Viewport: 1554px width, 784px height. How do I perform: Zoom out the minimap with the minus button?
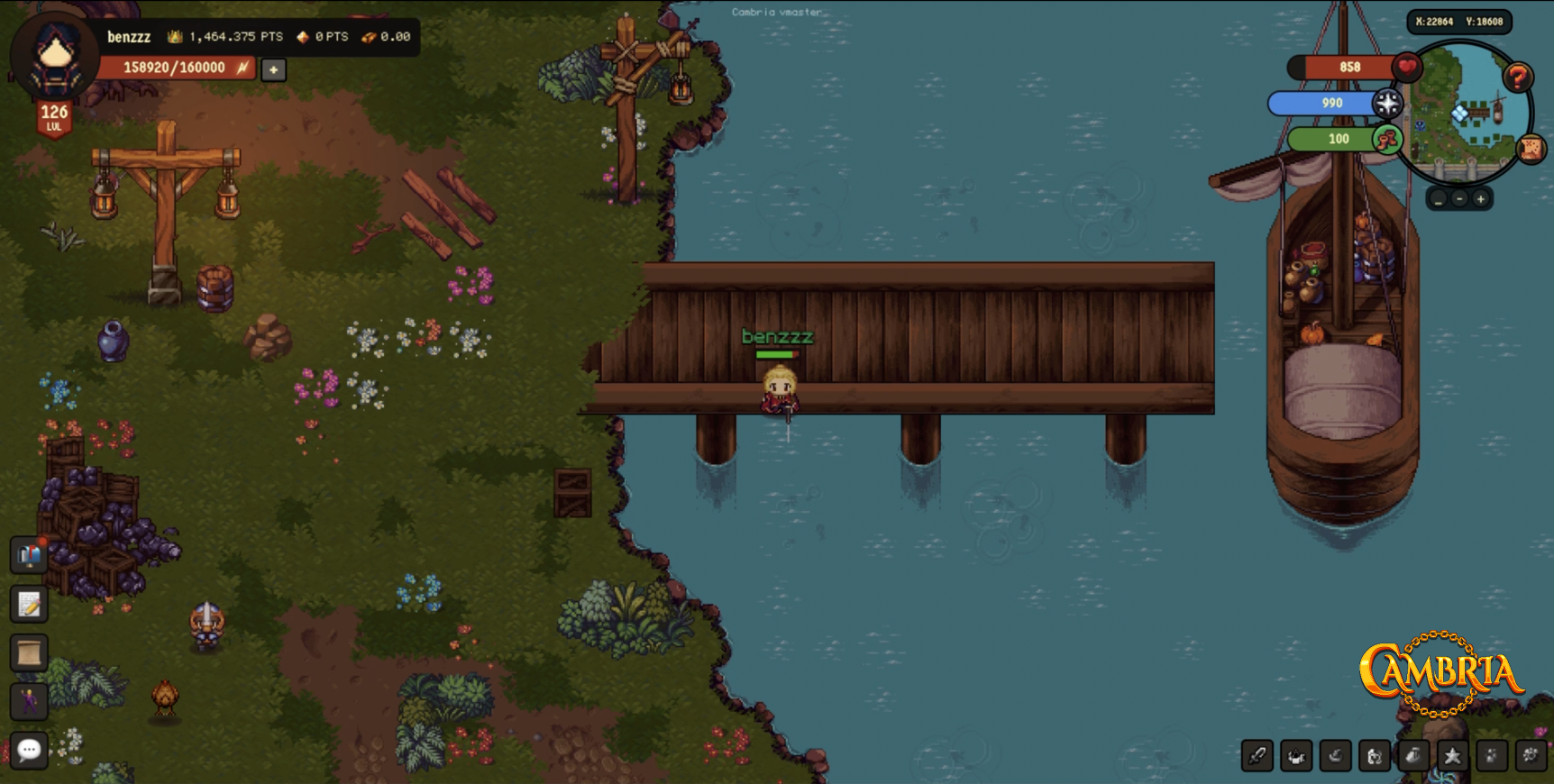click(x=1459, y=199)
